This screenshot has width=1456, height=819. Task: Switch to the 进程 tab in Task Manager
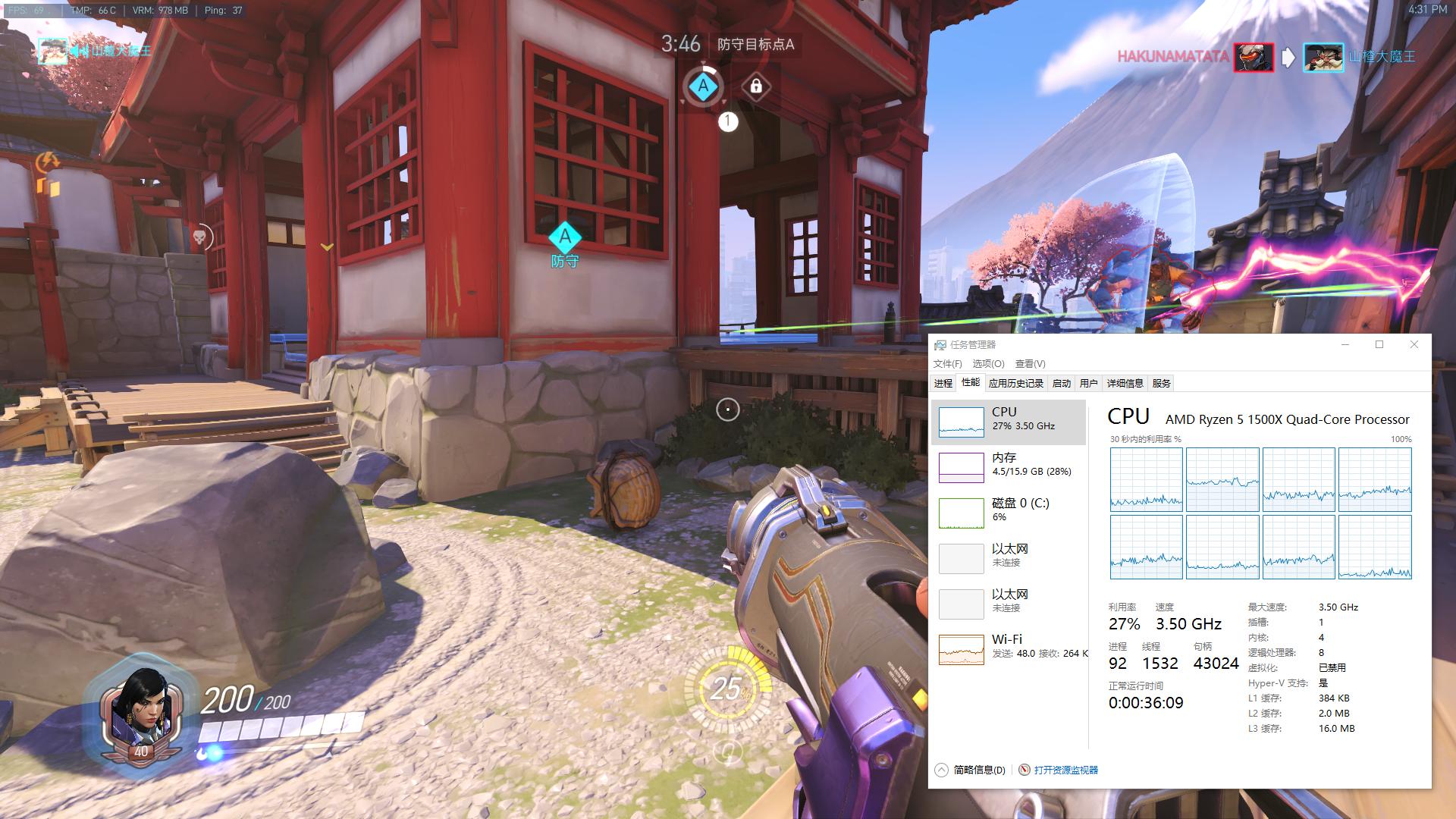[x=943, y=384]
